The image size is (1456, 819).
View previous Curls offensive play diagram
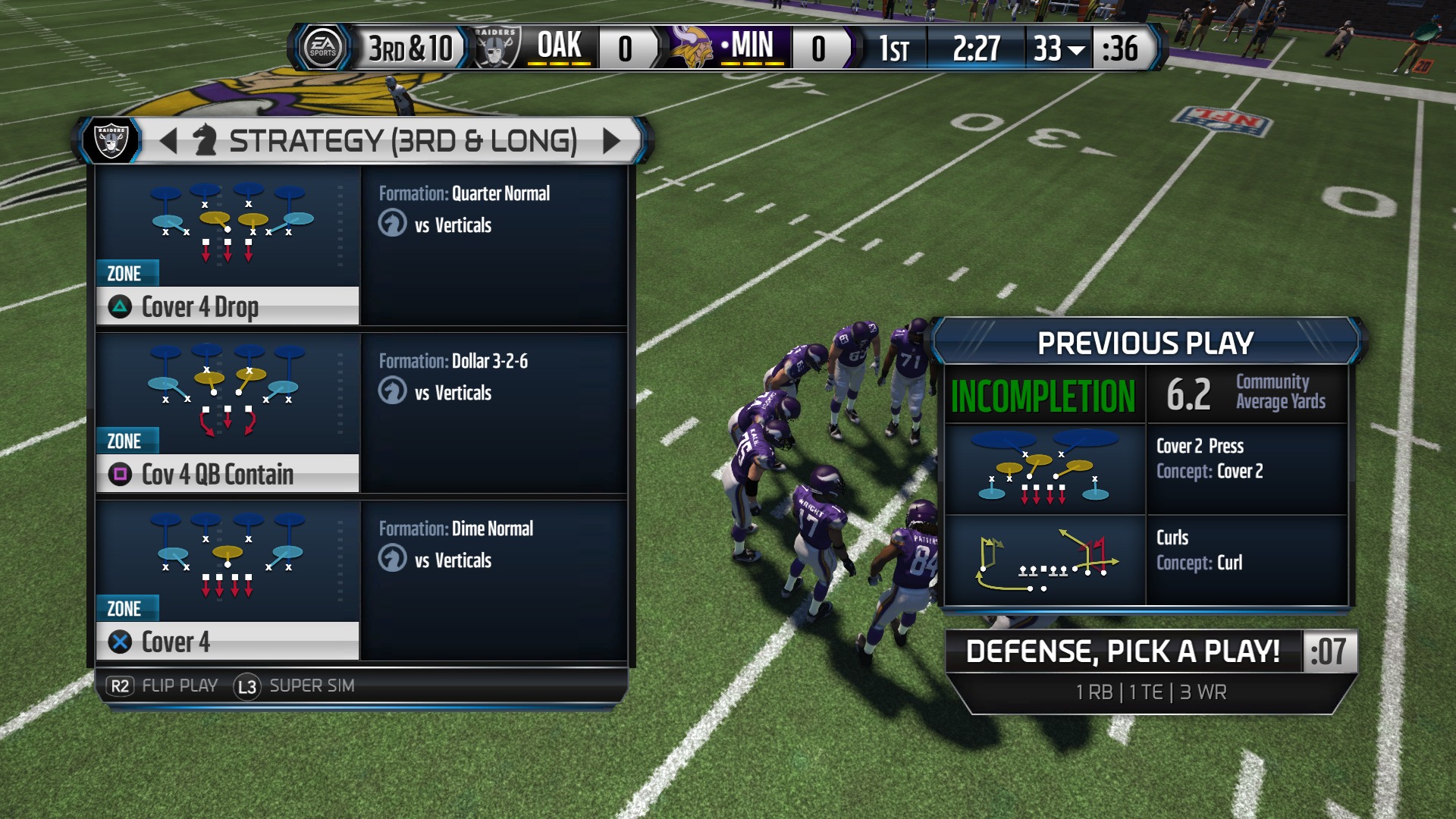tap(1044, 561)
